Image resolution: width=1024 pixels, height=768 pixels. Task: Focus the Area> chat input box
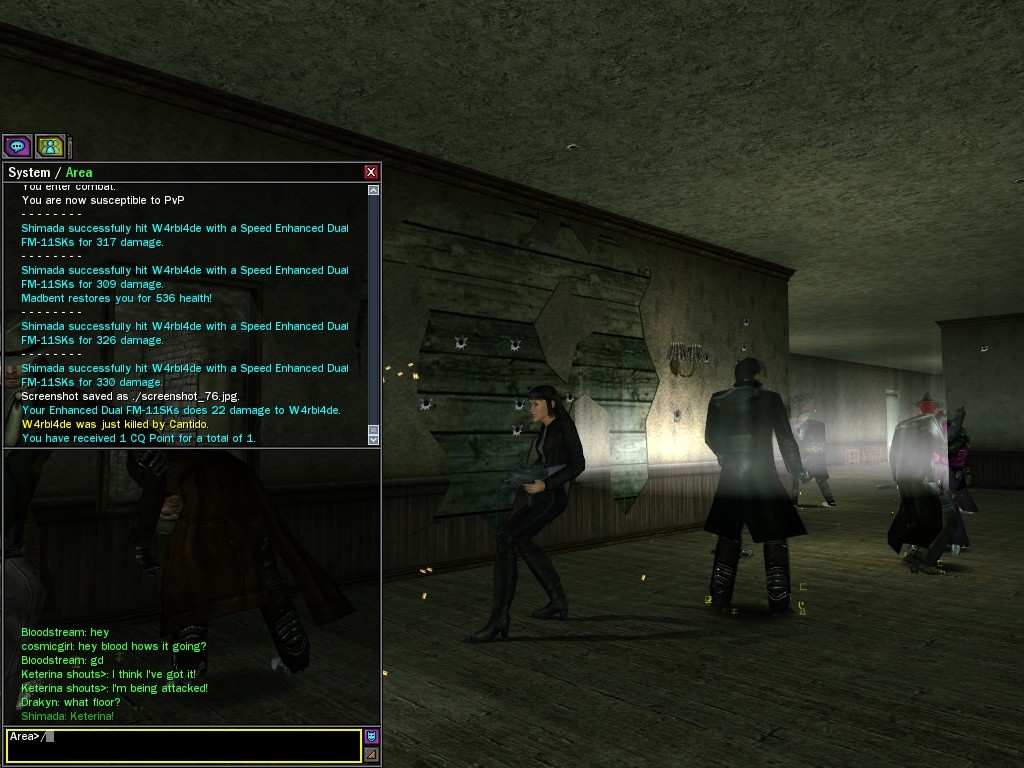[x=184, y=745]
